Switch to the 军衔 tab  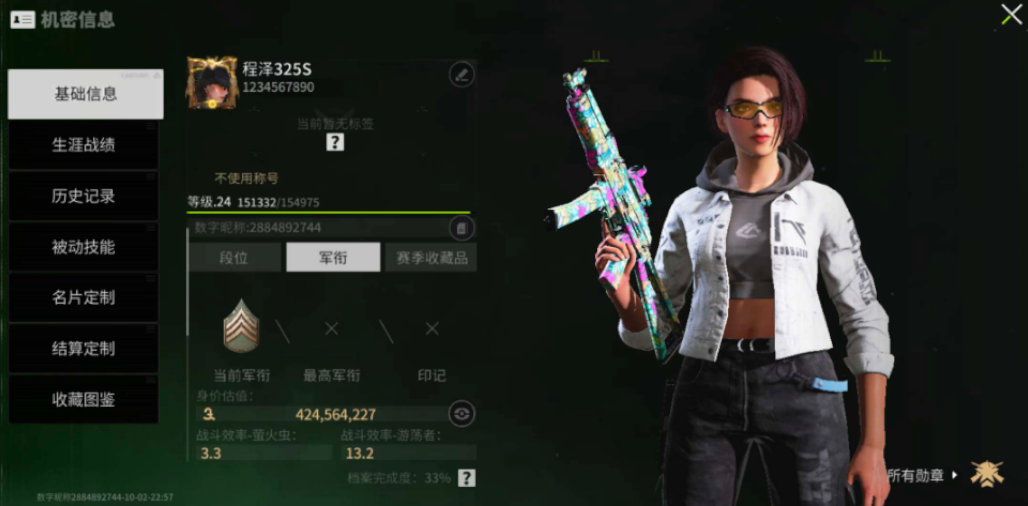pos(333,257)
